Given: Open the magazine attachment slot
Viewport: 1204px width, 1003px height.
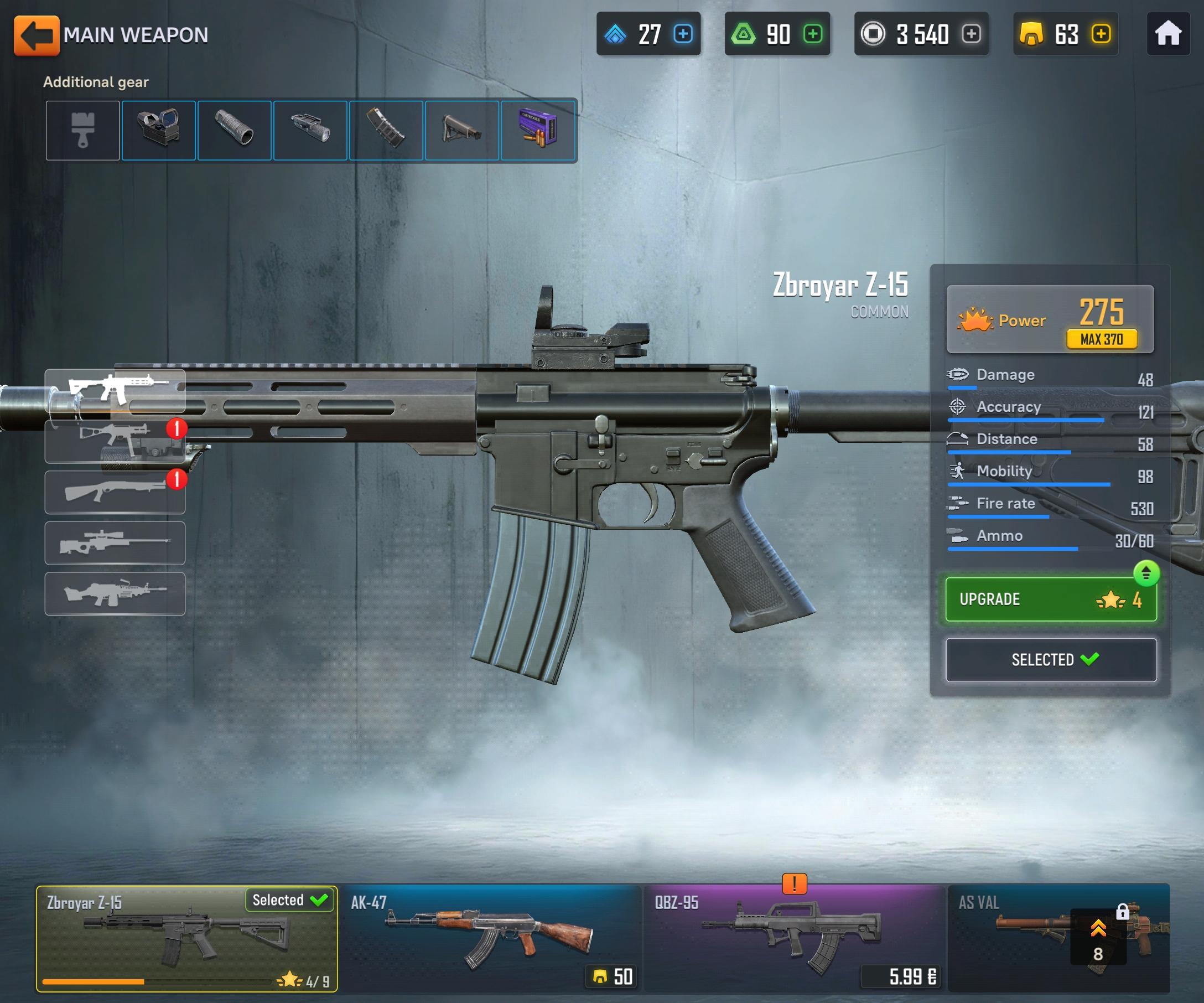Looking at the screenshot, I should coord(387,130).
